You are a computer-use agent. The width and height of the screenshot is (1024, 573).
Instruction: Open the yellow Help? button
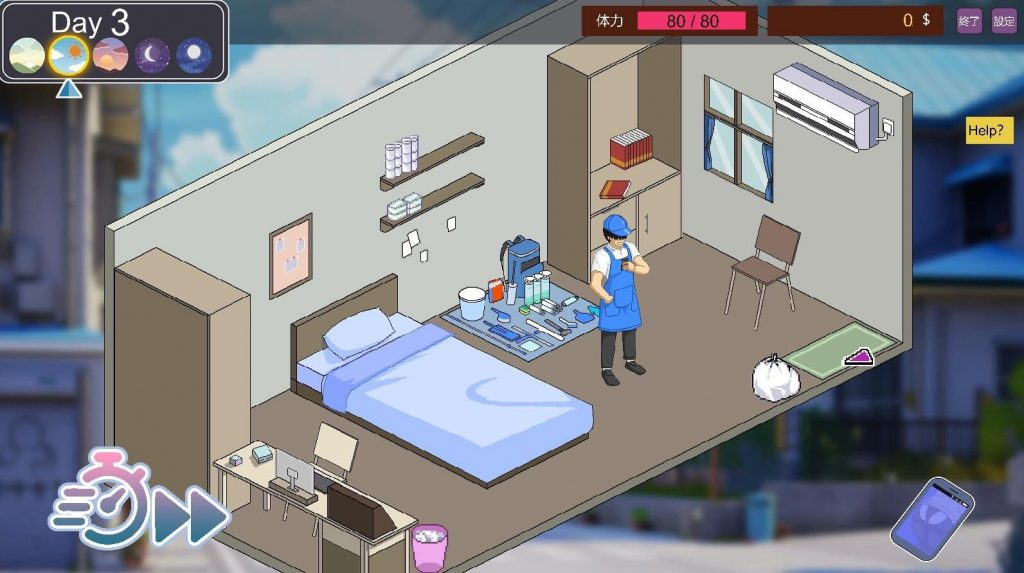[x=985, y=131]
